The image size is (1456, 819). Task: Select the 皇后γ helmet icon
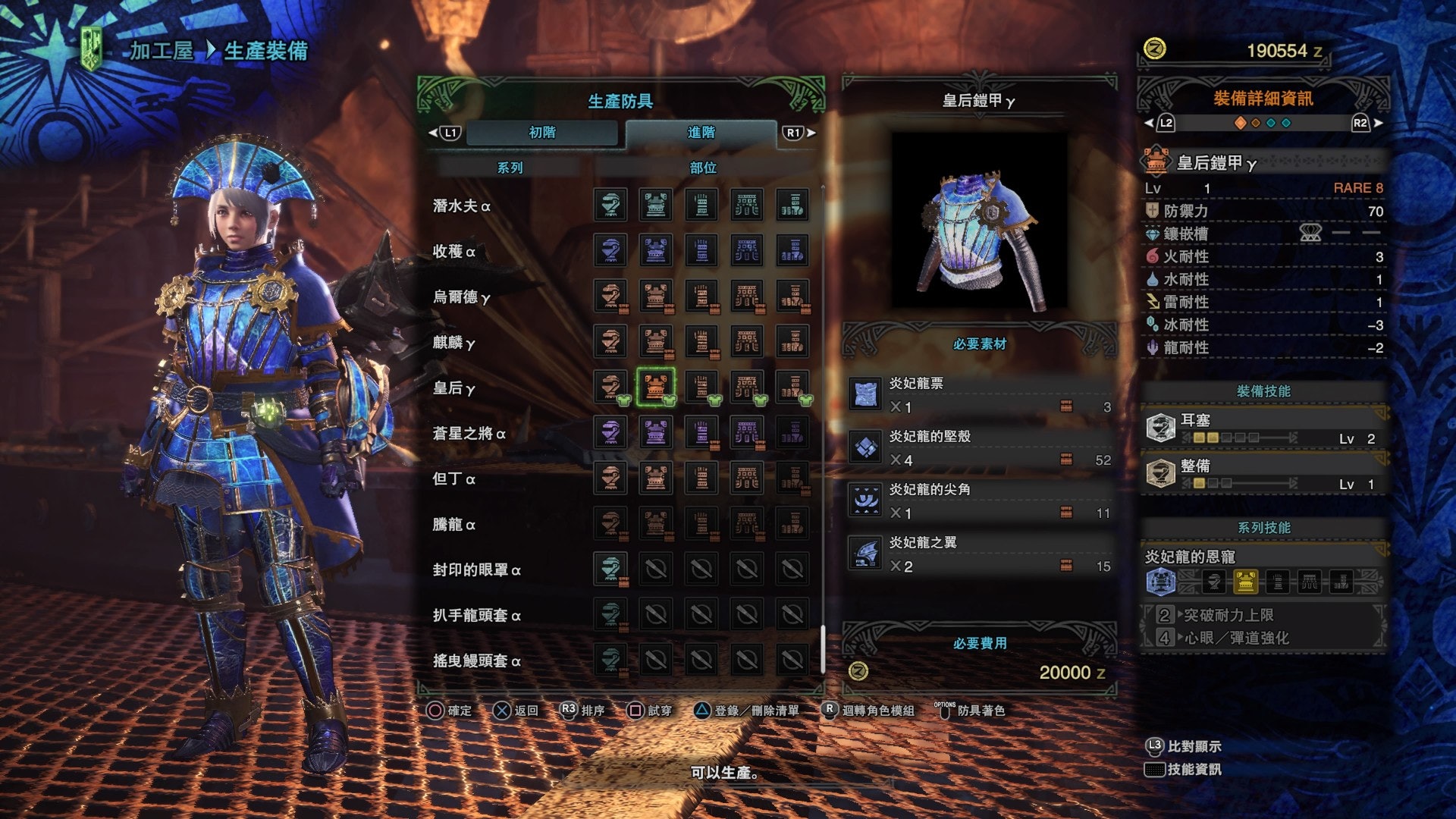tap(610, 387)
